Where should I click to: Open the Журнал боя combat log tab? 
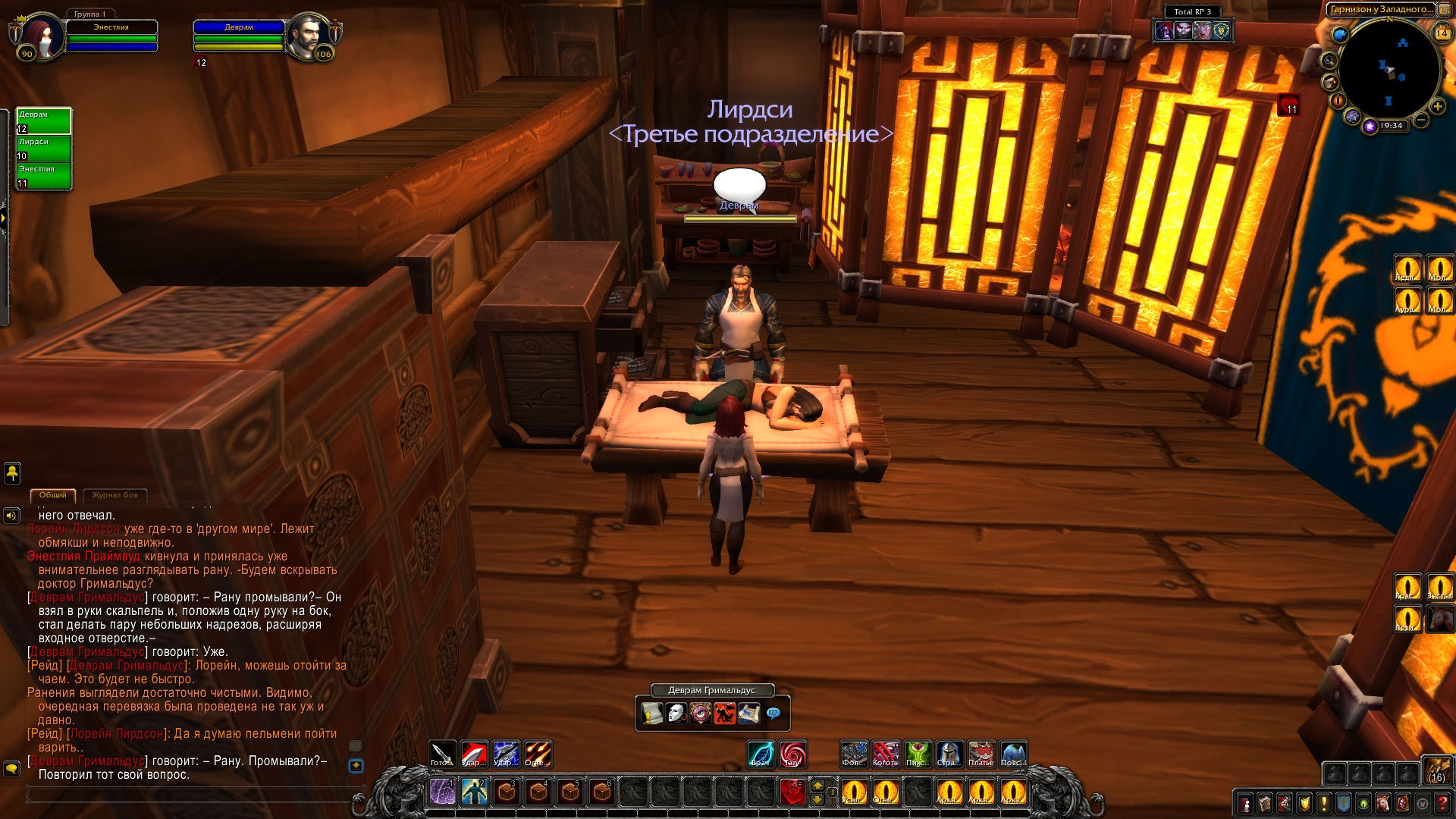click(x=115, y=495)
